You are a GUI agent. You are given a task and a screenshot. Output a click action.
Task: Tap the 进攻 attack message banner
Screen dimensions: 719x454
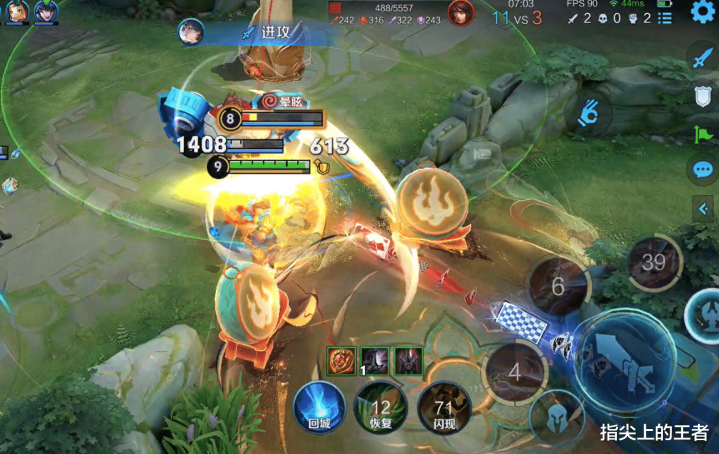[276, 32]
